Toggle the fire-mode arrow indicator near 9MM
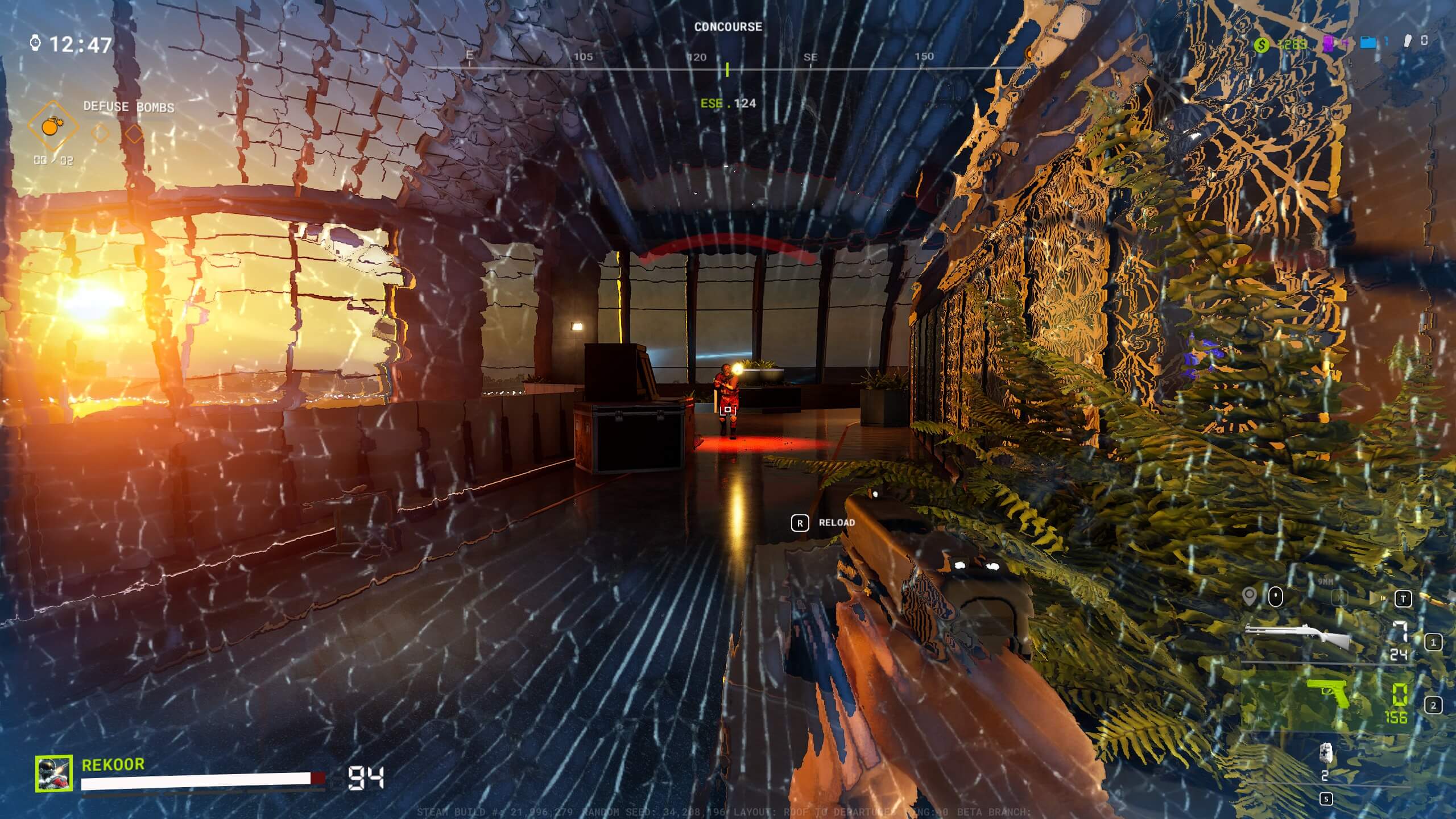 [1383, 598]
